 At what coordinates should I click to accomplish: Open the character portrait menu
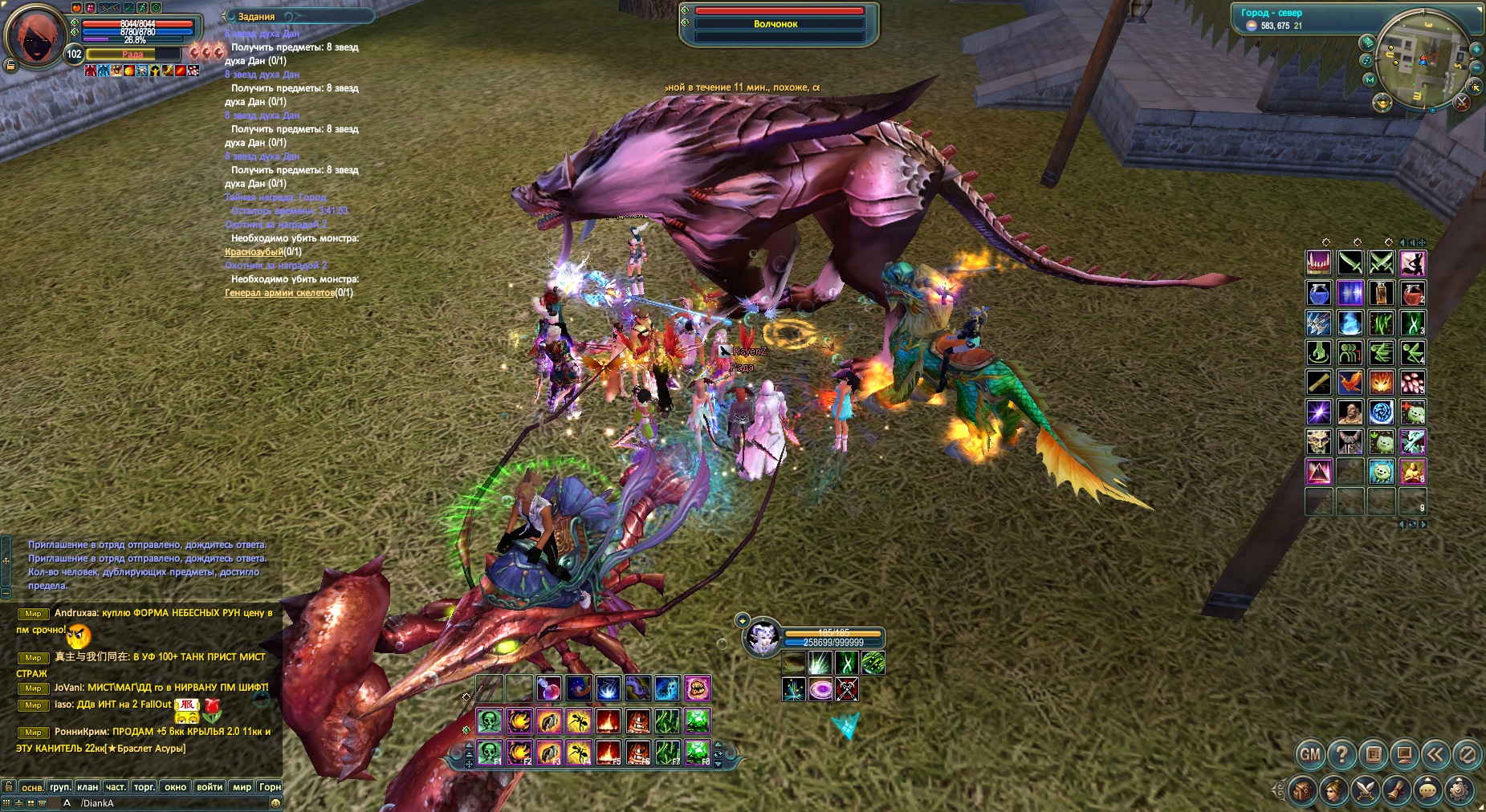[x=1333, y=791]
